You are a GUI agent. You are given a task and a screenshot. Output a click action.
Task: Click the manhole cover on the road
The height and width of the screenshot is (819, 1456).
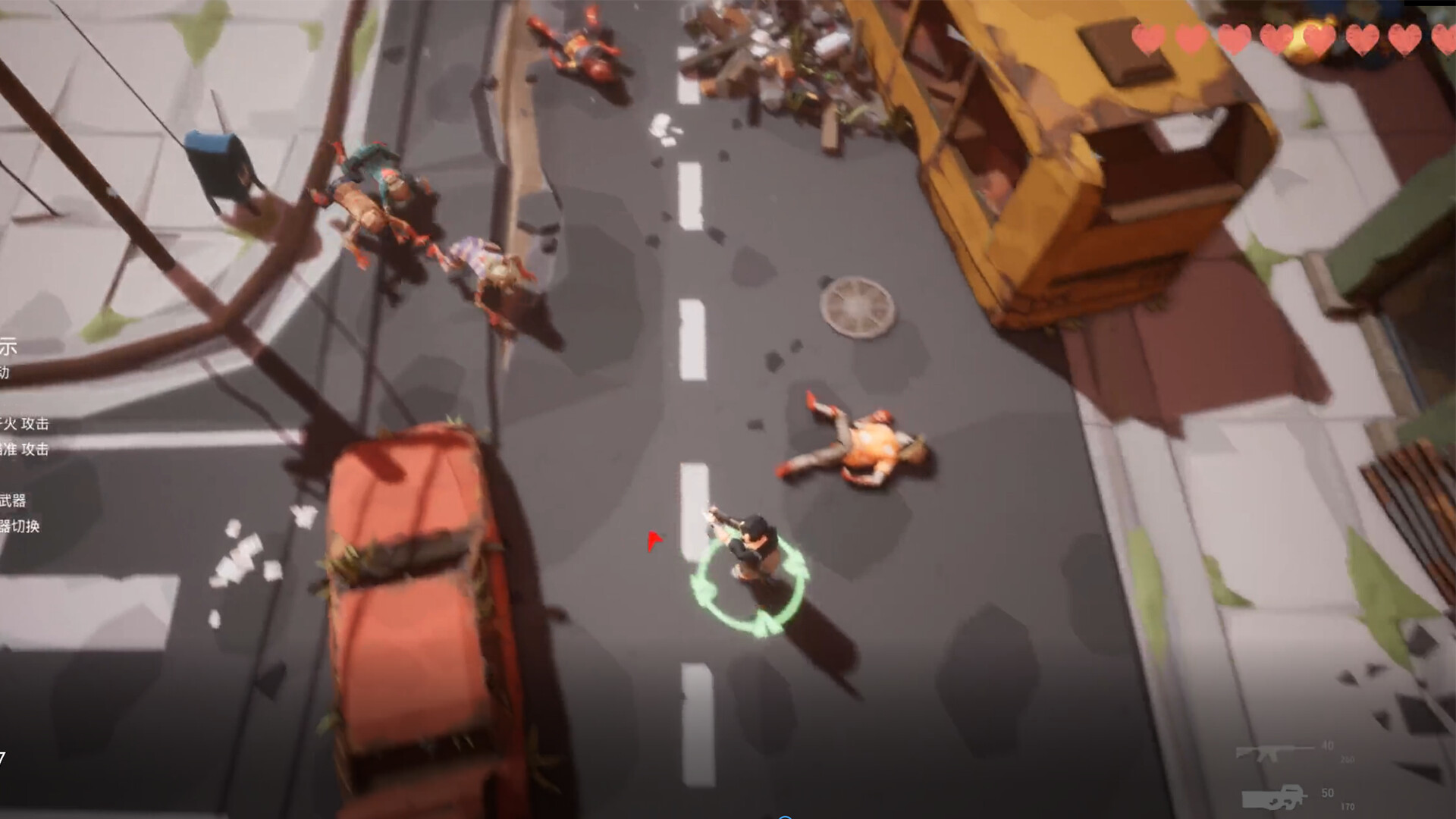point(855,306)
